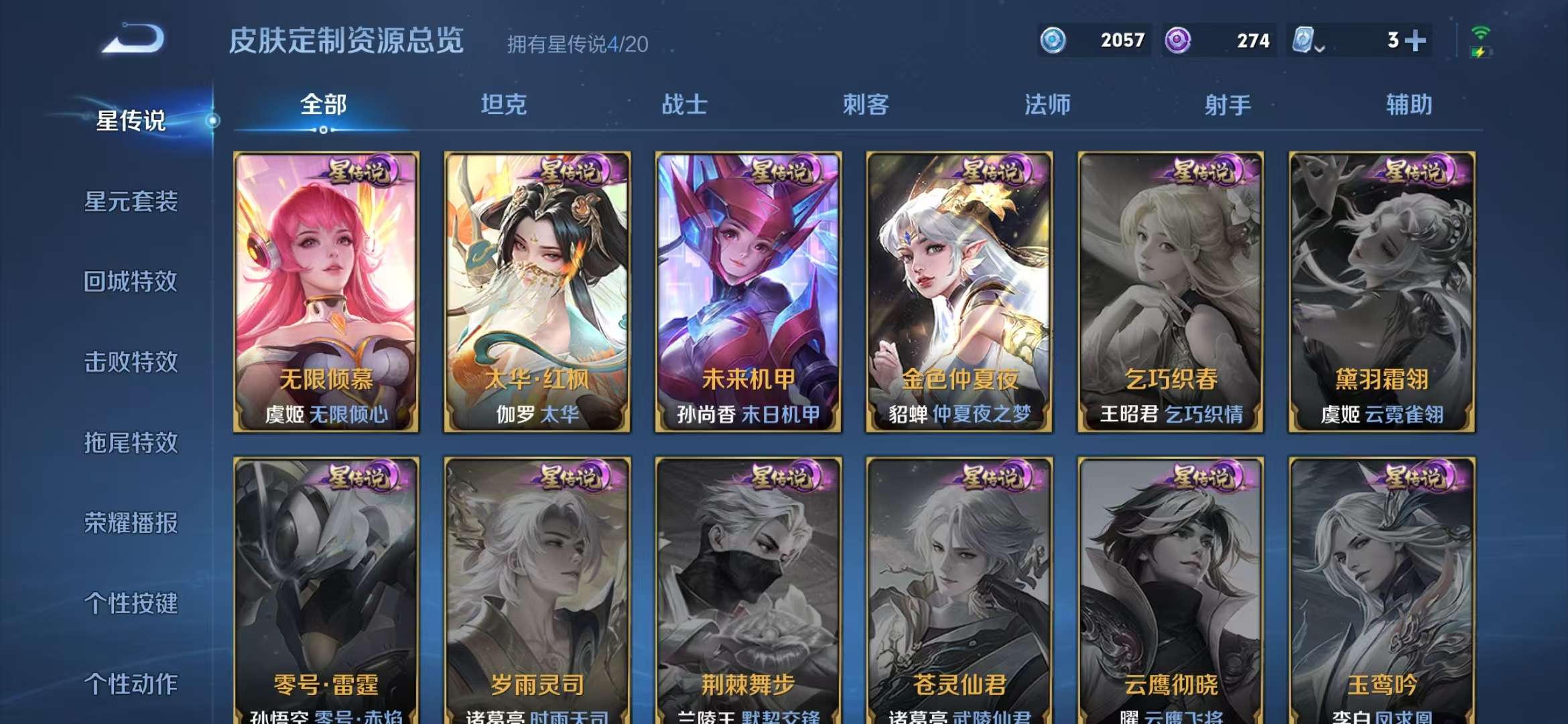Click the blue coupon currency icon showing 2057

(1053, 40)
